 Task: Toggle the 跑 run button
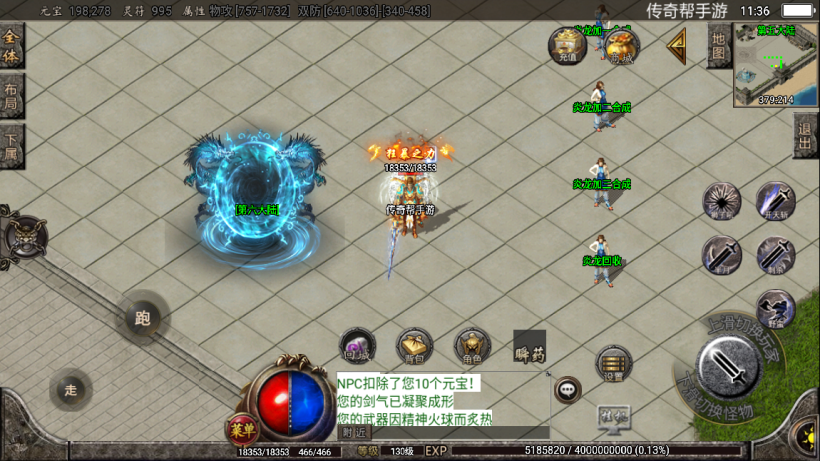(x=143, y=319)
